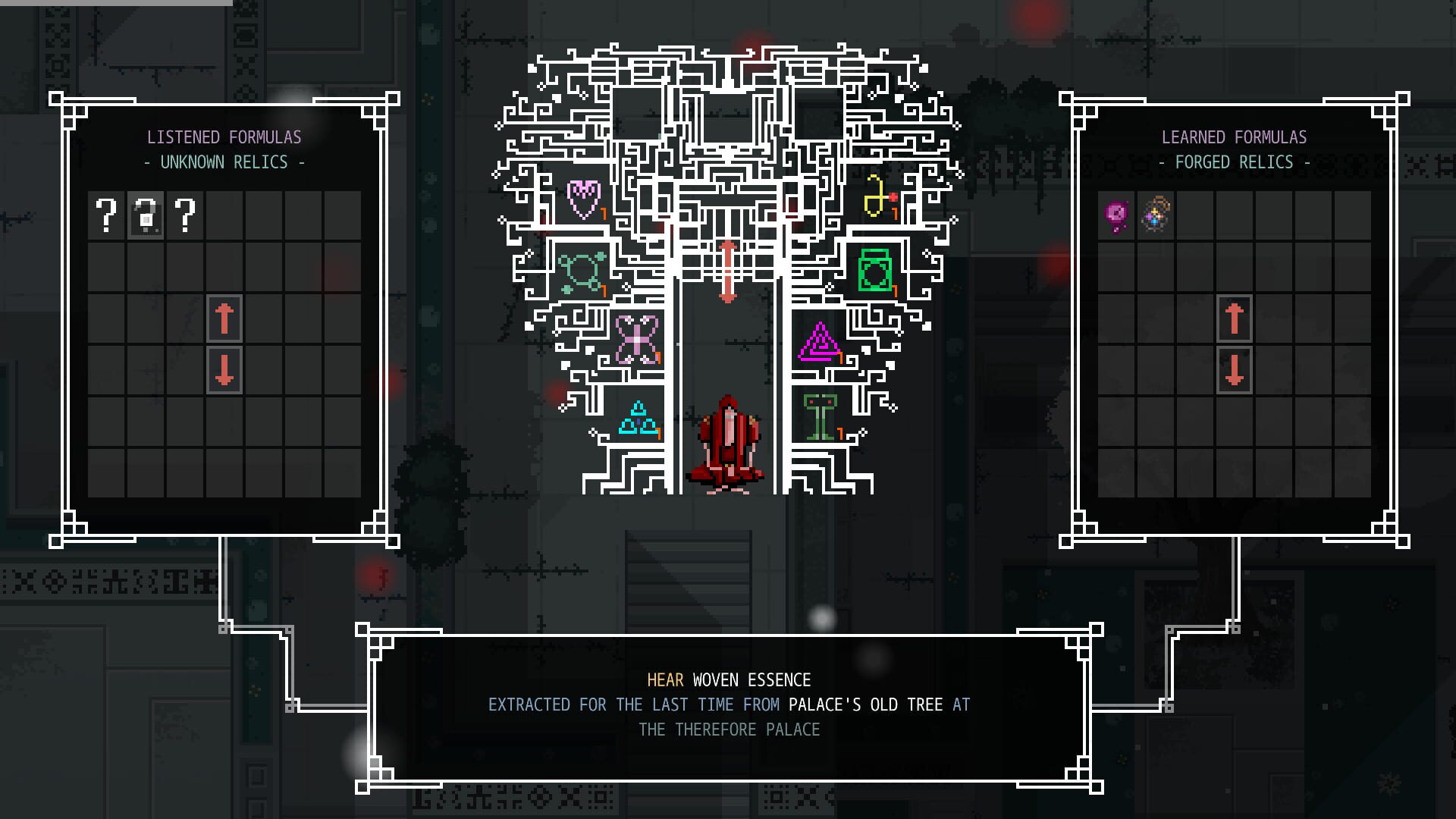This screenshot has height=819, width=1456.
Task: Select the pink heart sigil on the tree
Action: click(x=582, y=199)
